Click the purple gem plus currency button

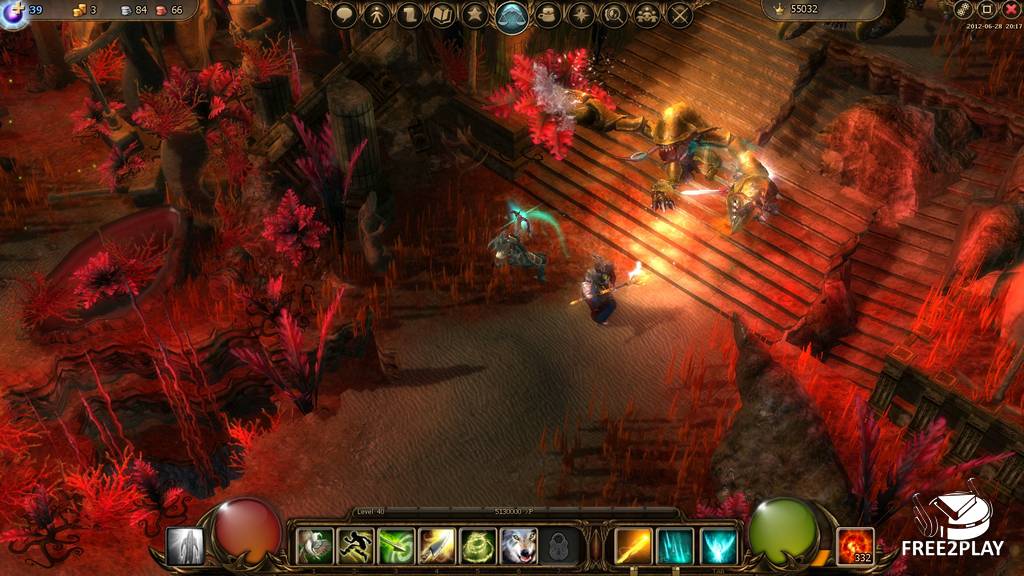coord(14,12)
